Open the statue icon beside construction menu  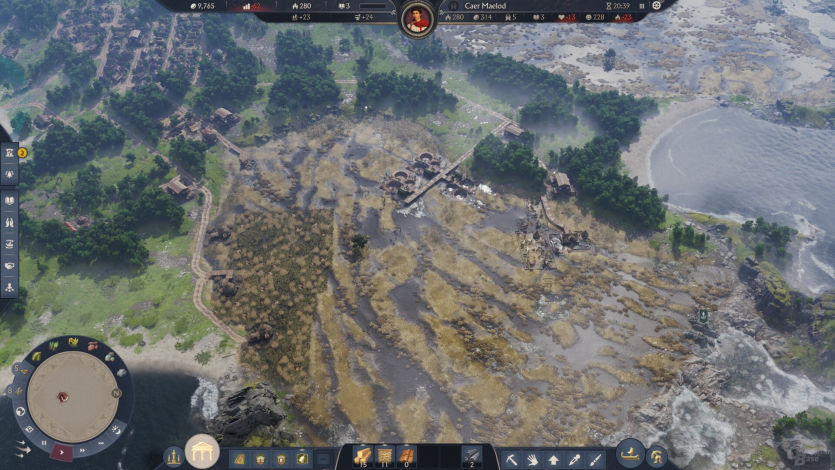(x=174, y=456)
